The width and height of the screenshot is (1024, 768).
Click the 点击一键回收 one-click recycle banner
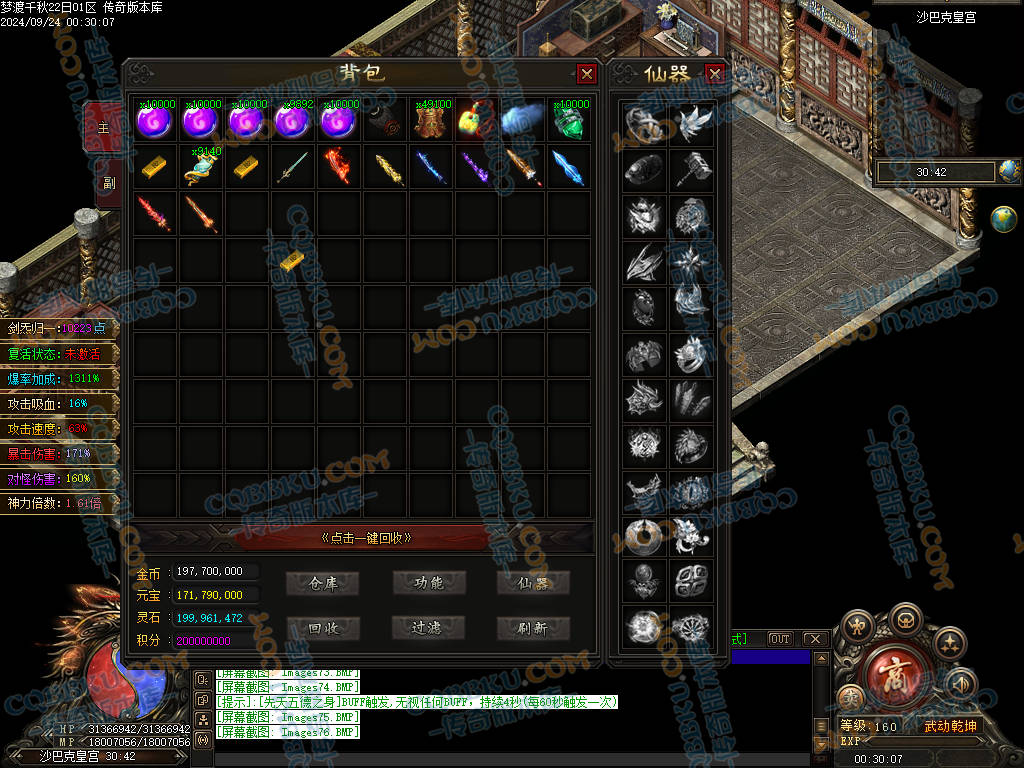(366, 538)
